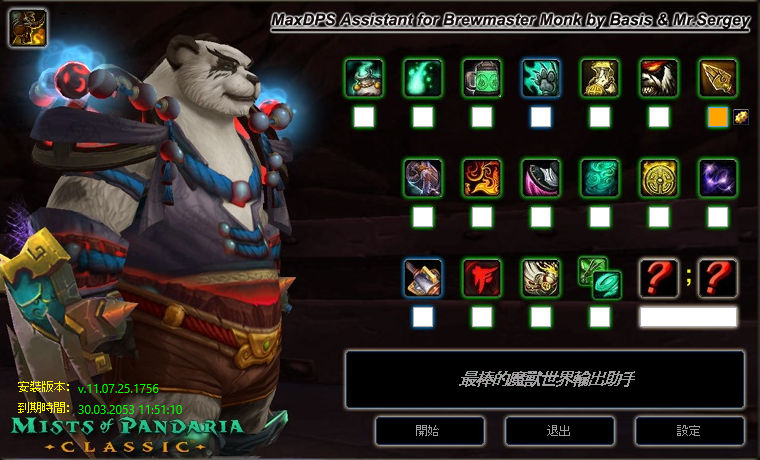
Task: Toggle the checkbox under the teal paw icon
Action: click(540, 117)
